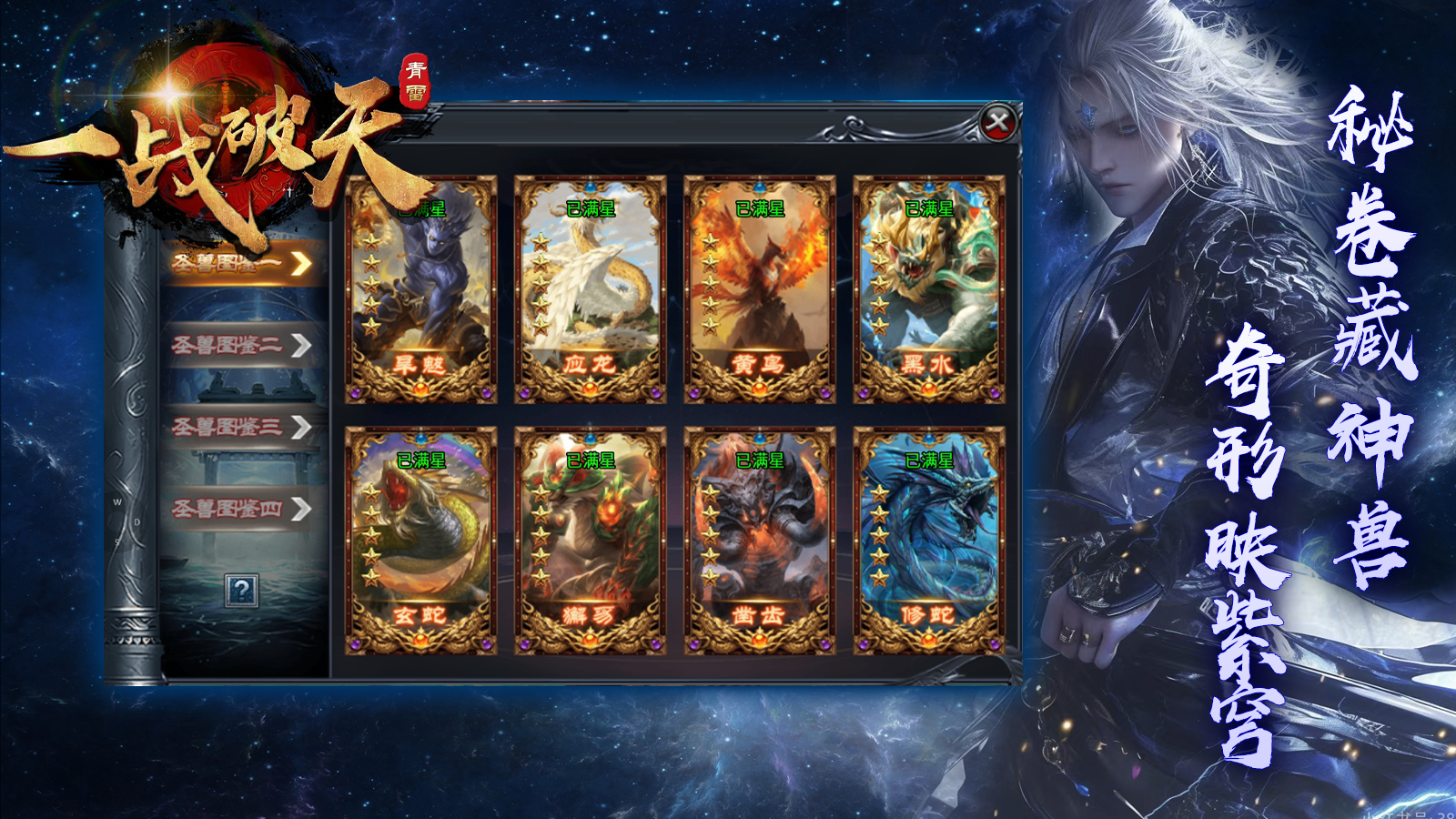Screen dimensions: 1456x819
Task: Close the beast codex window
Action: point(998,121)
